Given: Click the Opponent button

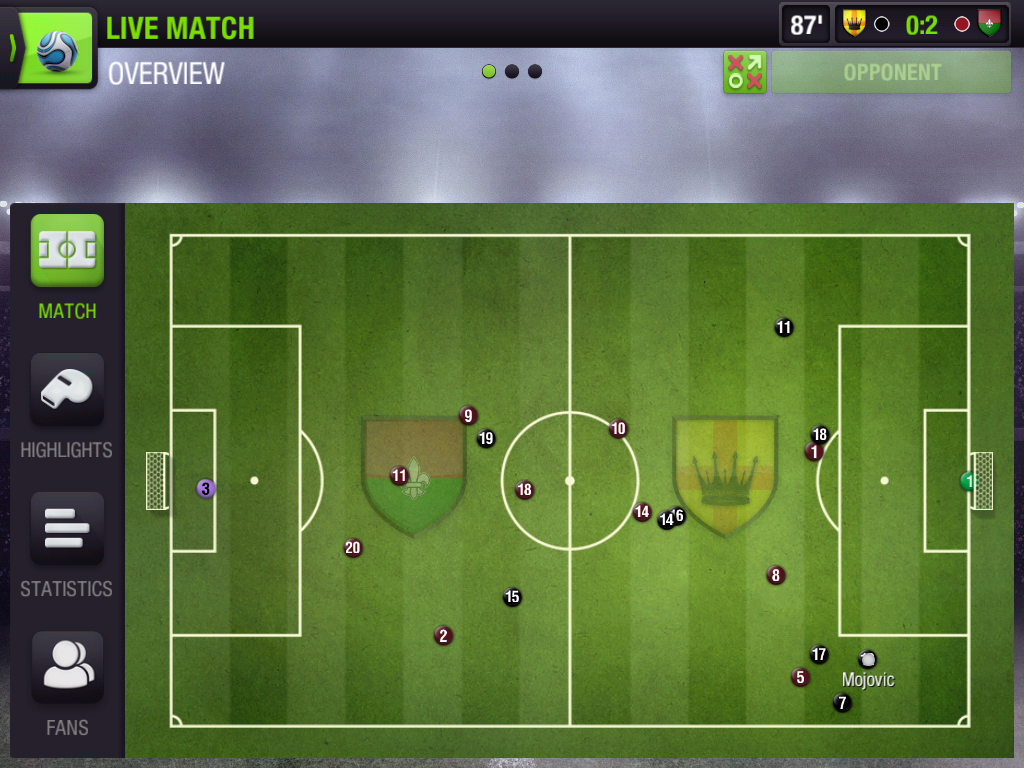Looking at the screenshot, I should [891, 73].
